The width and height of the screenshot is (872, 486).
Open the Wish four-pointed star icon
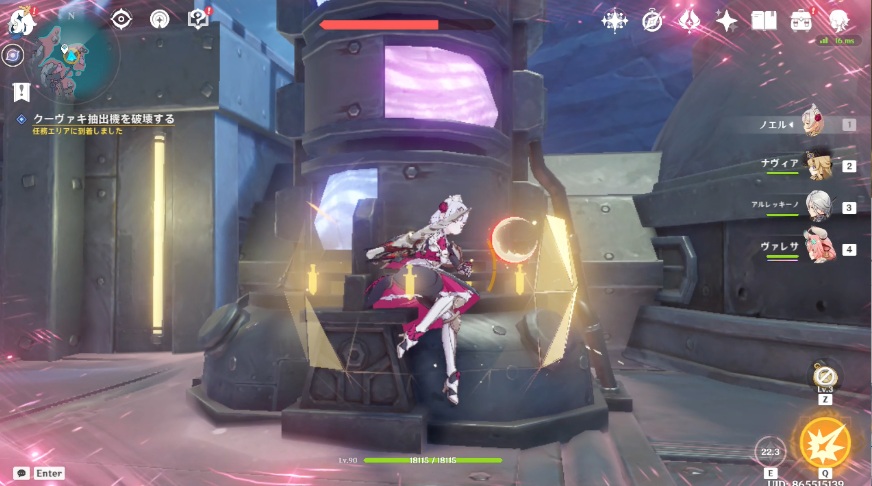(727, 20)
